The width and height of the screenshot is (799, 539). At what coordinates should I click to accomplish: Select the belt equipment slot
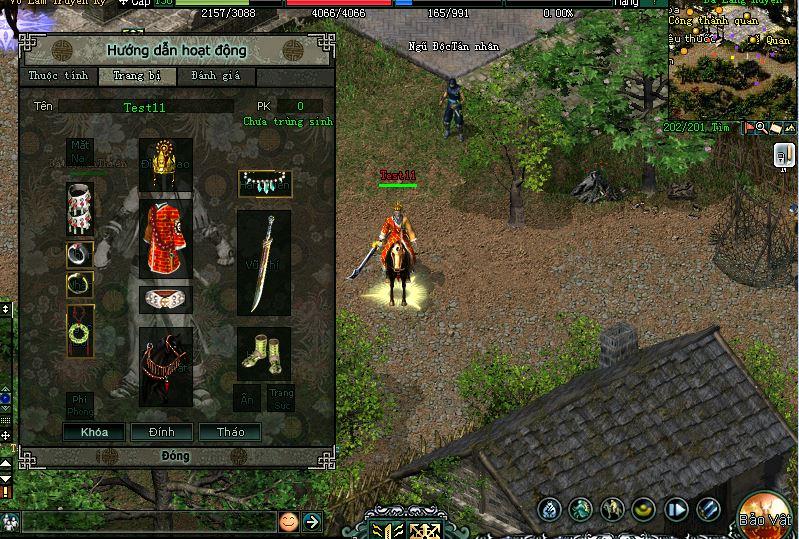pyautogui.click(x=165, y=300)
